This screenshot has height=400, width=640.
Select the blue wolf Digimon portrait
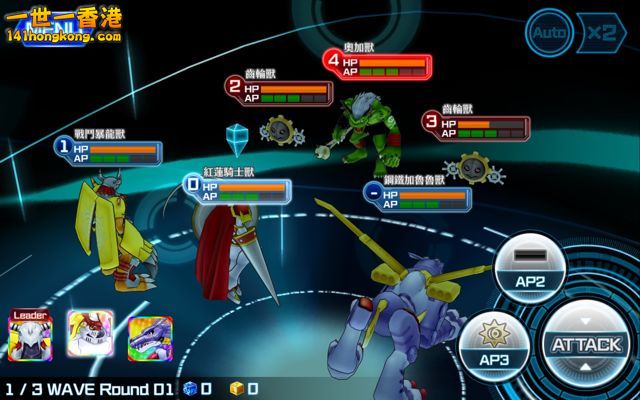coord(149,338)
